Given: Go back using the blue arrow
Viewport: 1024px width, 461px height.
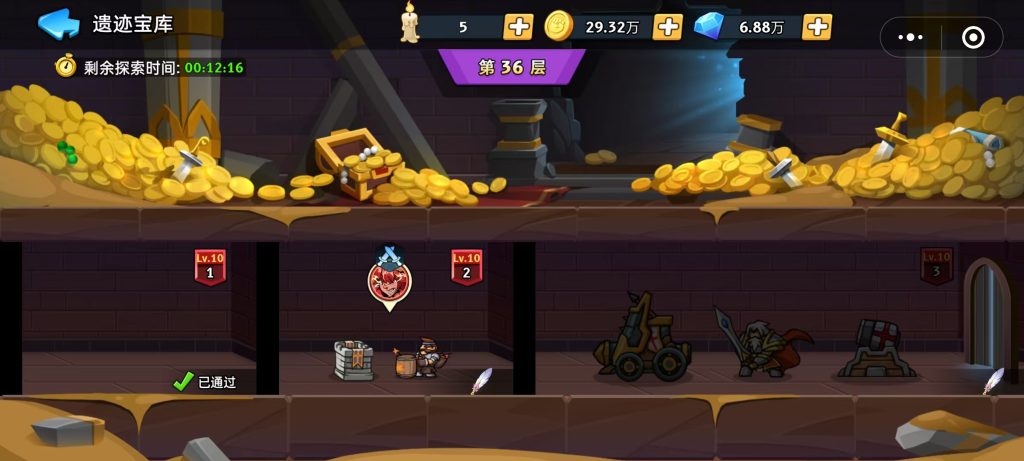Looking at the screenshot, I should tap(58, 23).
